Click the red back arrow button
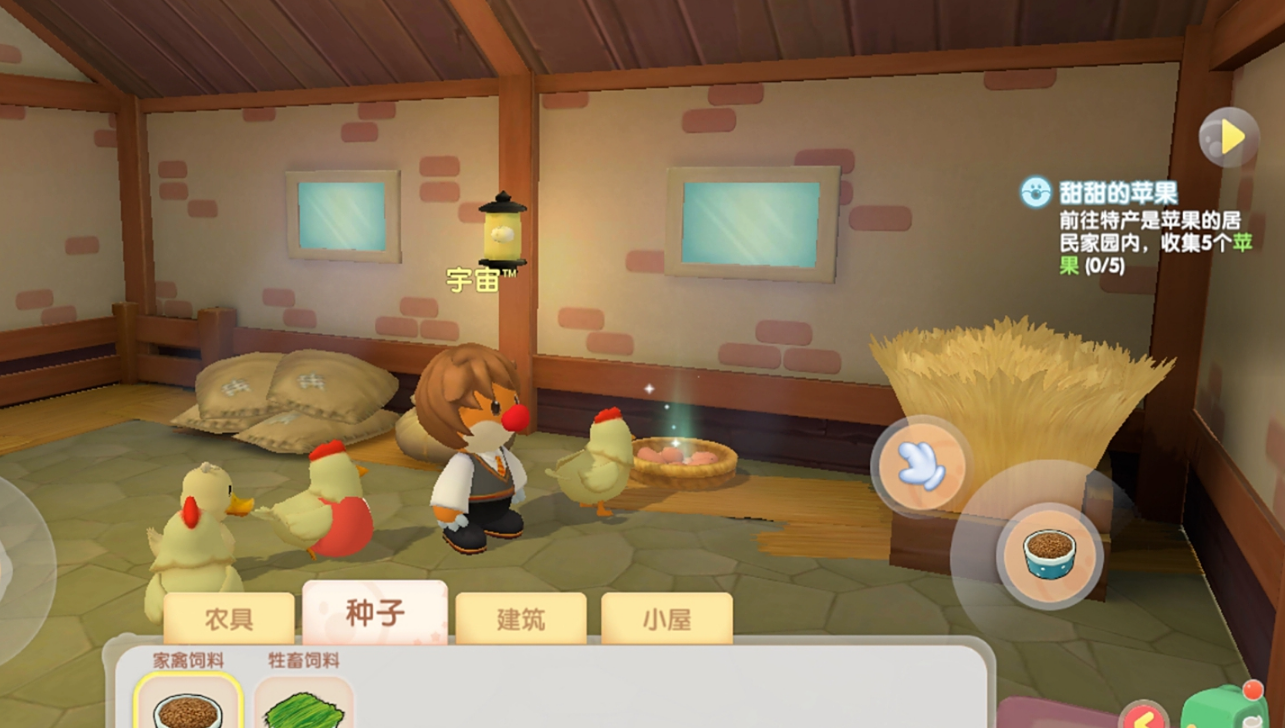1285x728 pixels. [1144, 715]
